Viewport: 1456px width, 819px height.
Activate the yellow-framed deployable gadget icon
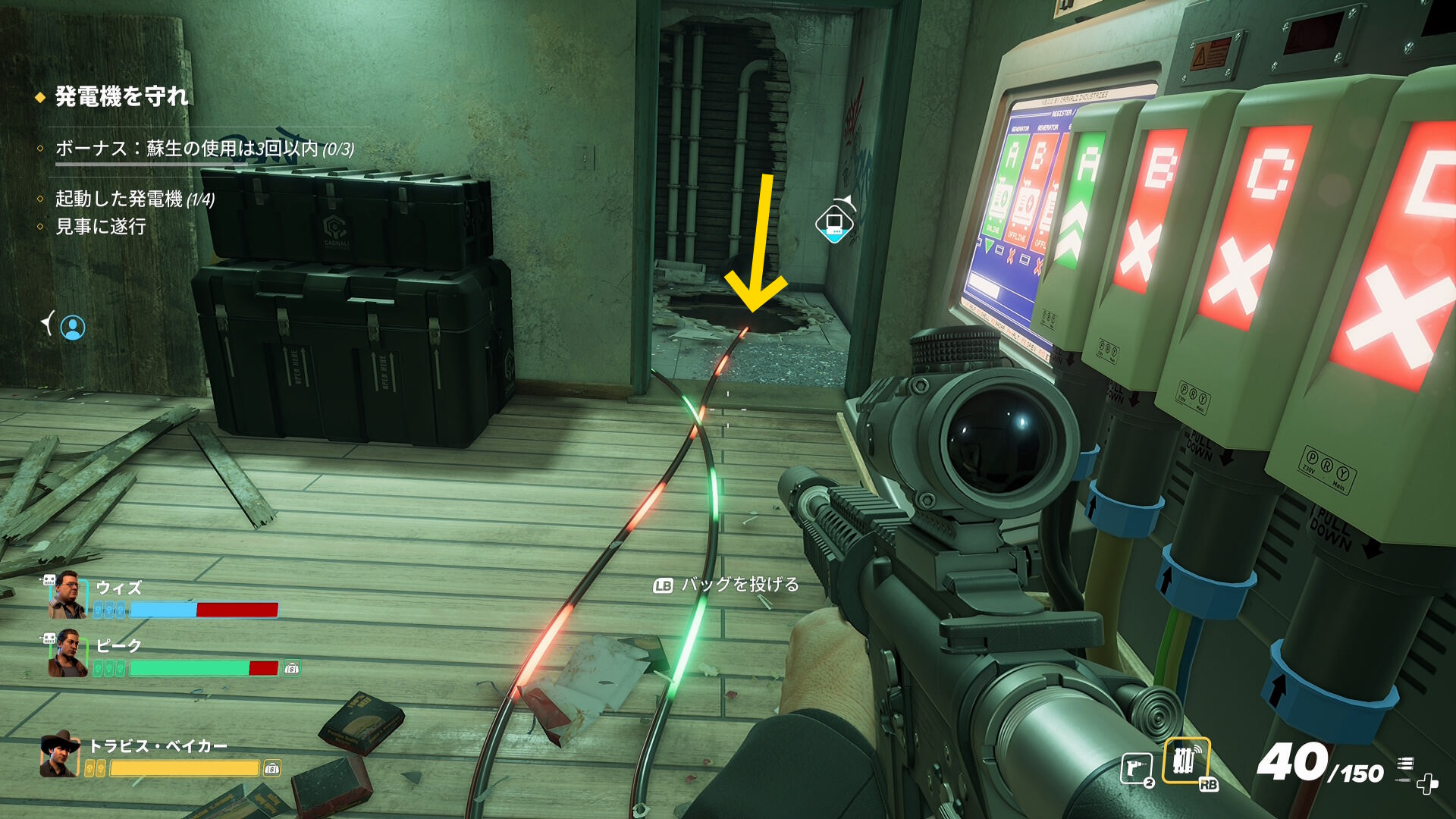tap(1185, 761)
